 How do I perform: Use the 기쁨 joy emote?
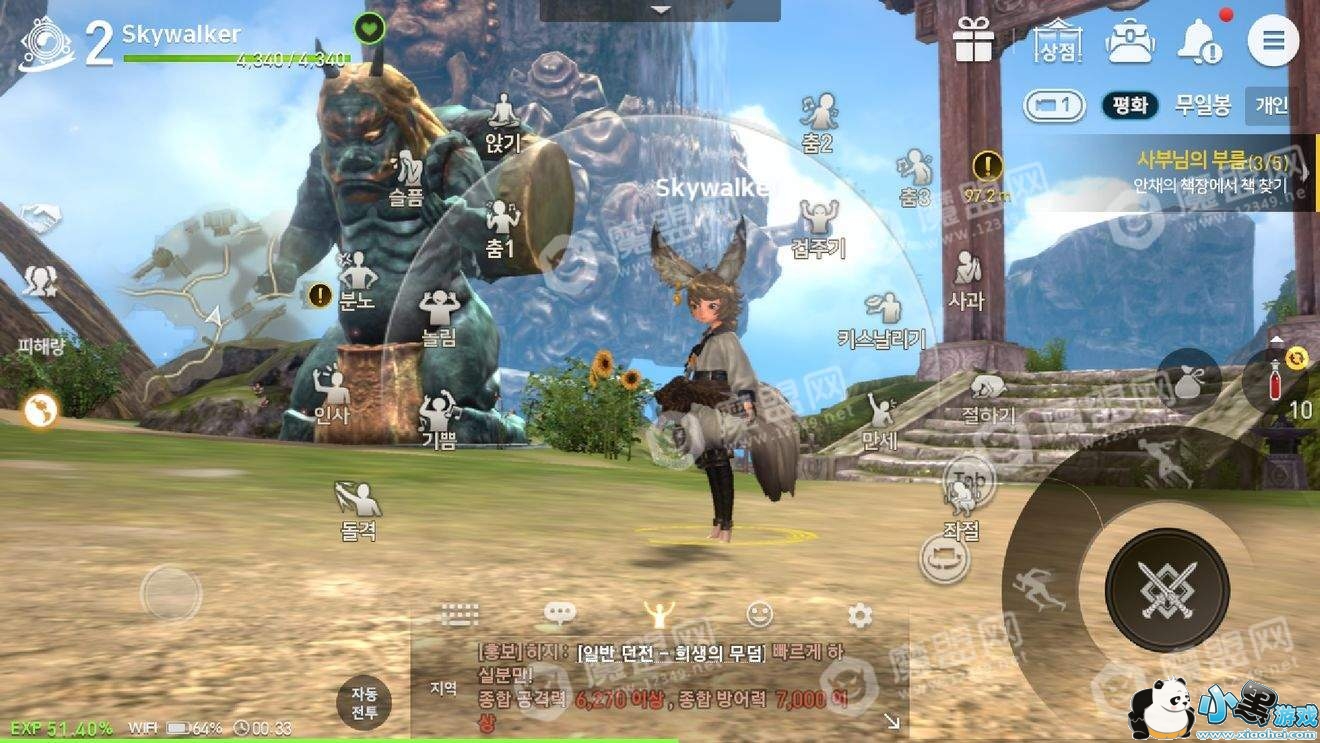pos(439,418)
